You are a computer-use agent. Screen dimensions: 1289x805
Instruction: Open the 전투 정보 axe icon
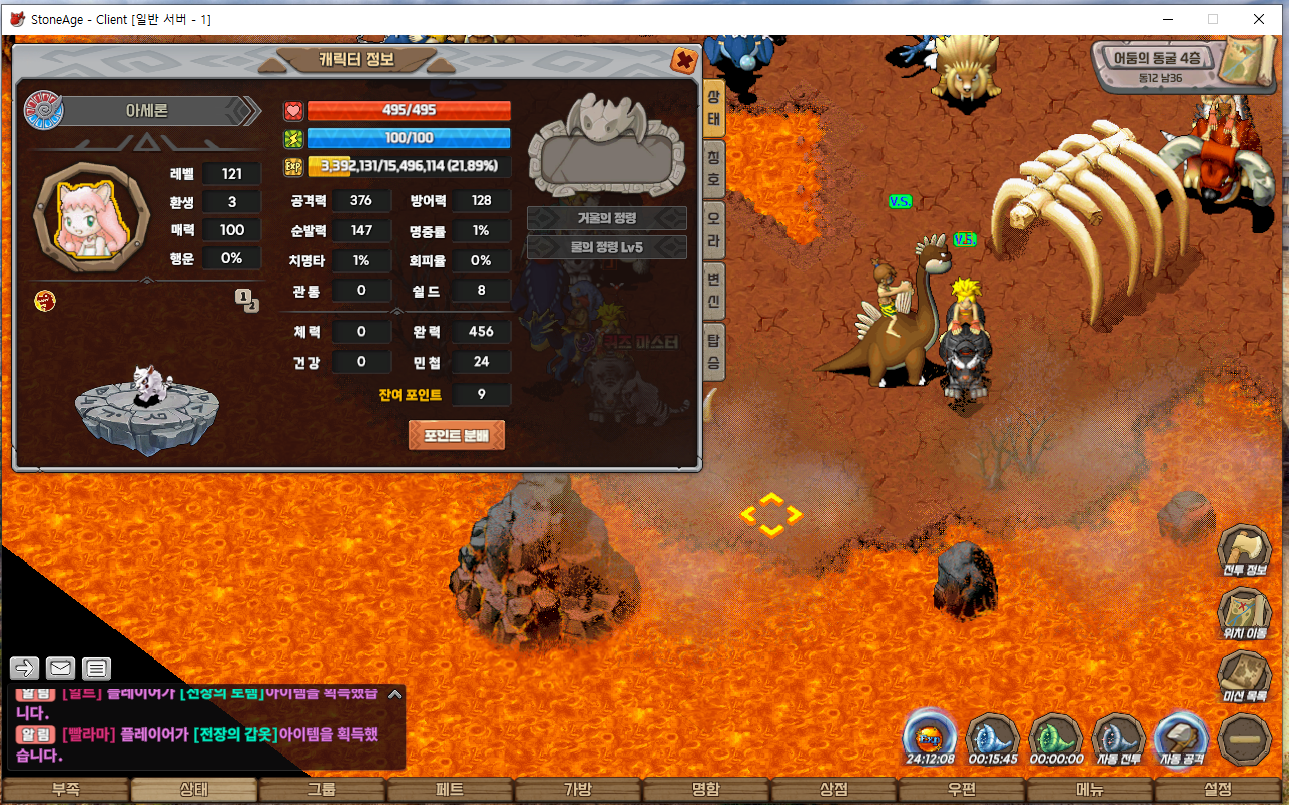pos(1244,551)
